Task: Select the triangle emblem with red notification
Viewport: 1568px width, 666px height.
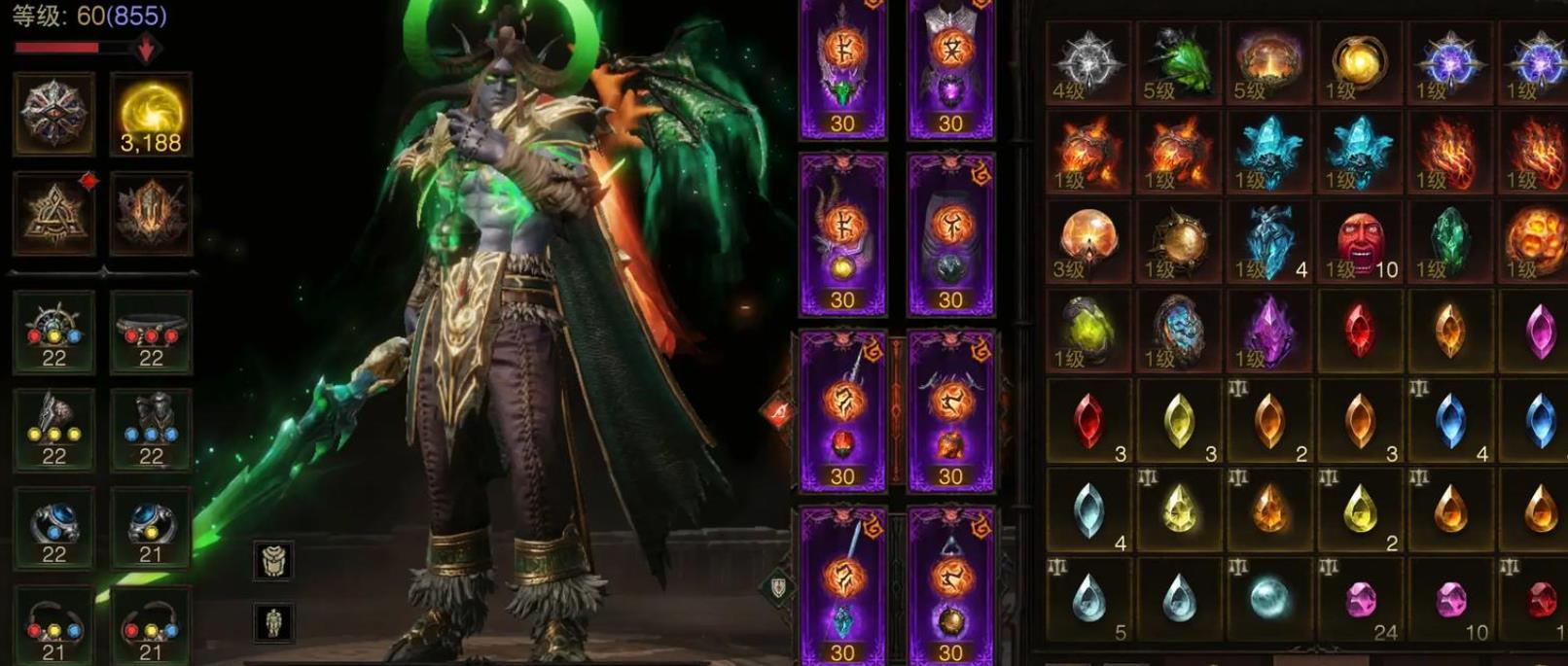Action: tap(54, 214)
